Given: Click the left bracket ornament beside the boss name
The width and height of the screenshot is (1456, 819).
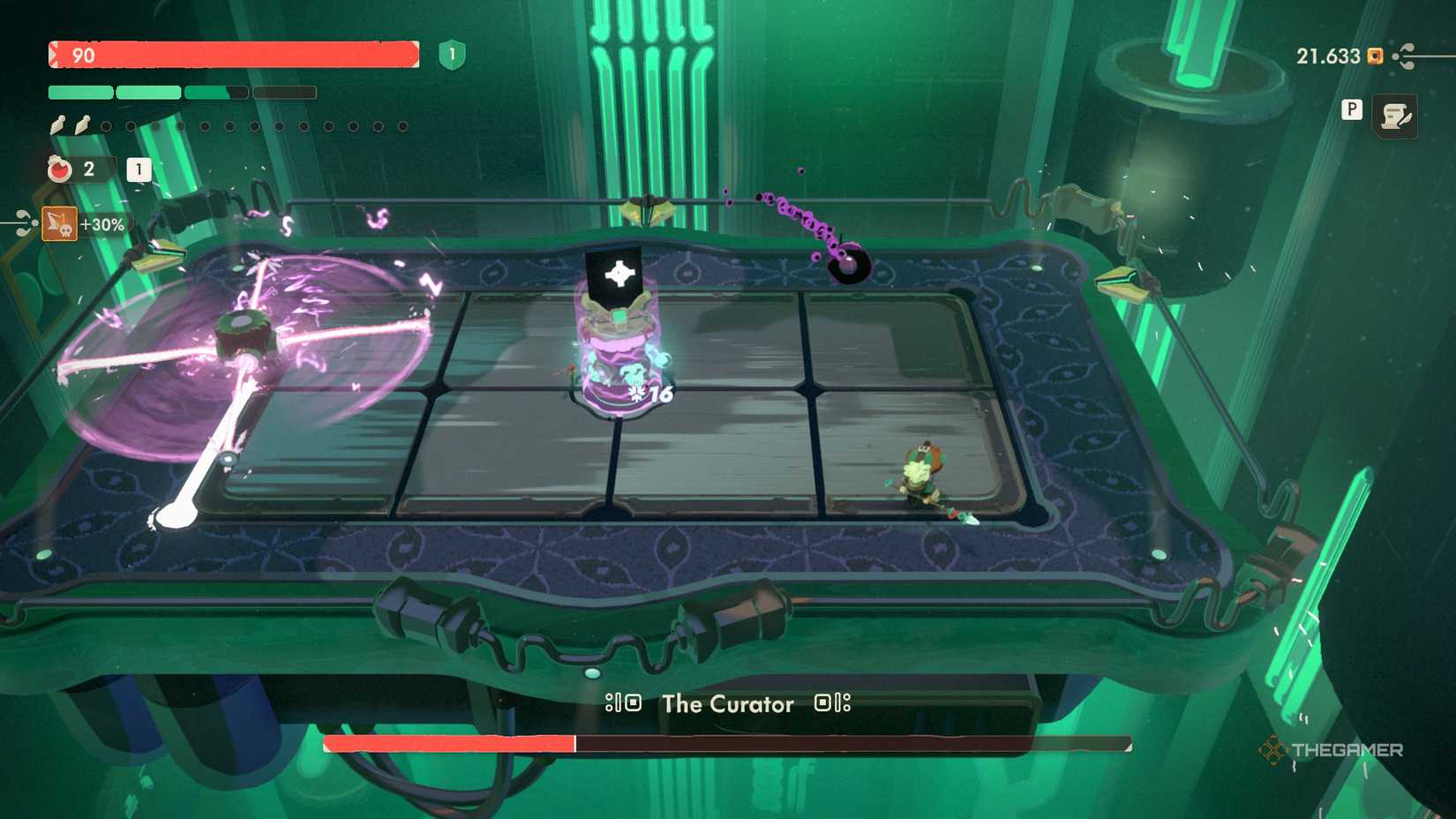Looking at the screenshot, I should pyautogui.click(x=623, y=704).
